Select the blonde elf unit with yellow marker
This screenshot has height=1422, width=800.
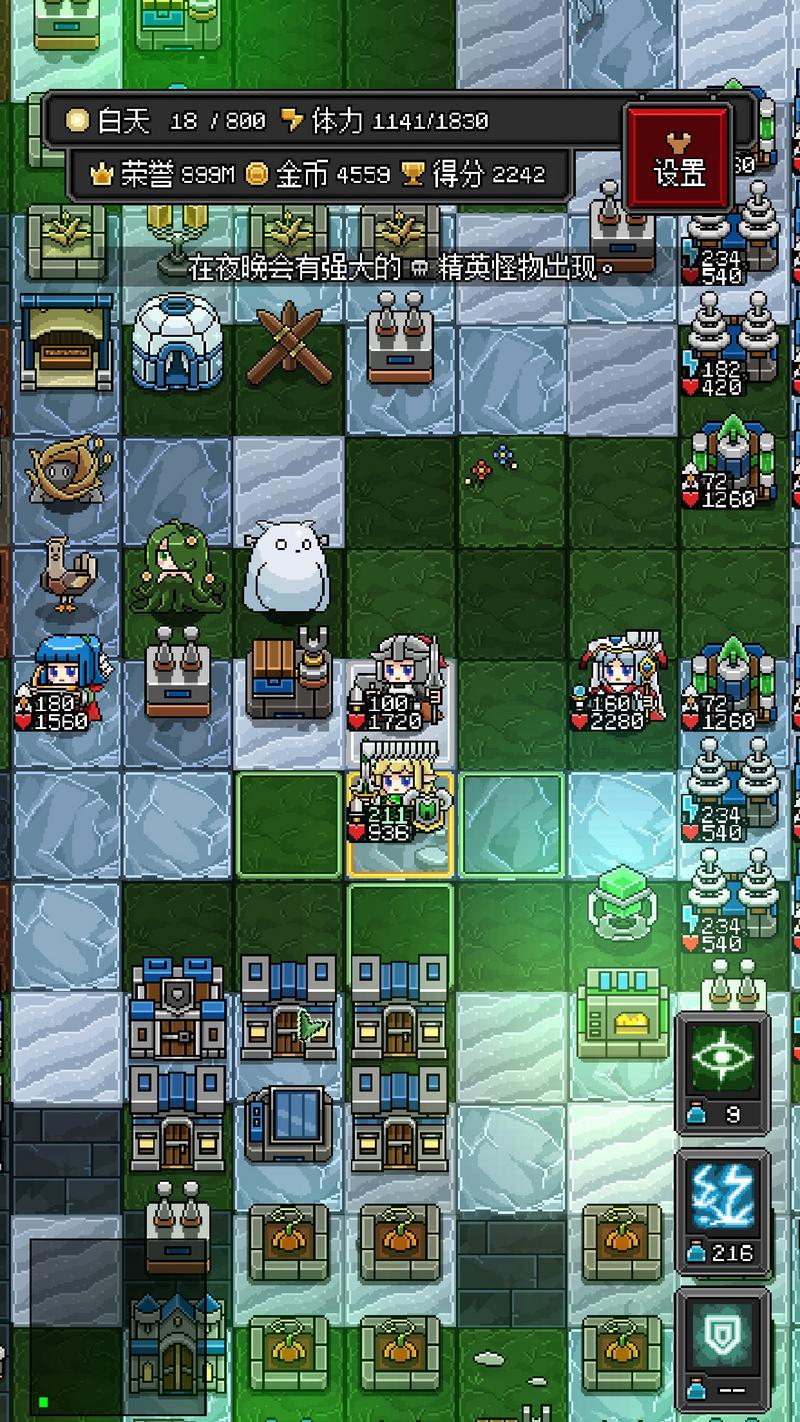[x=399, y=808]
